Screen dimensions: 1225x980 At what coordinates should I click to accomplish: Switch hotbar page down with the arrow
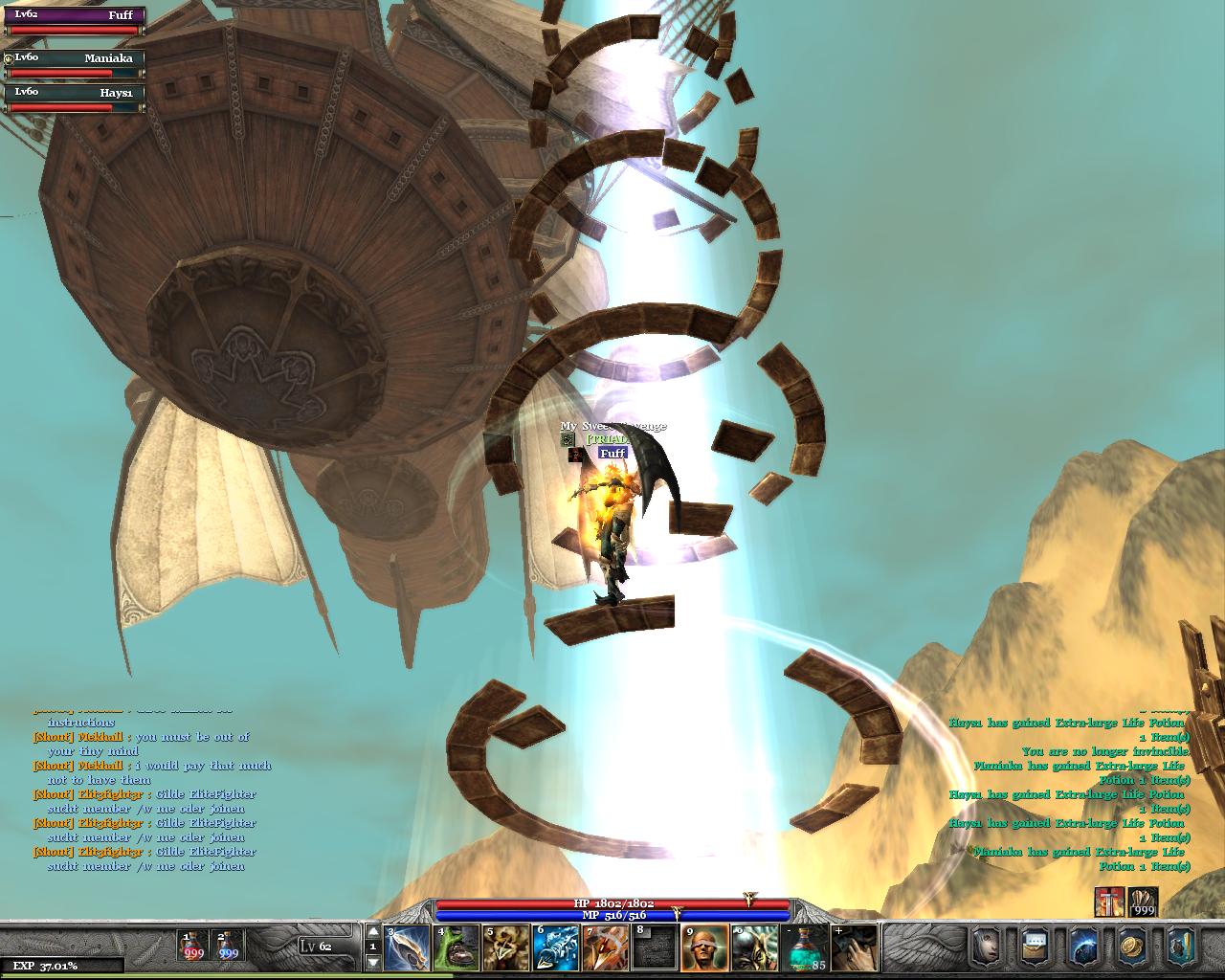point(373,962)
